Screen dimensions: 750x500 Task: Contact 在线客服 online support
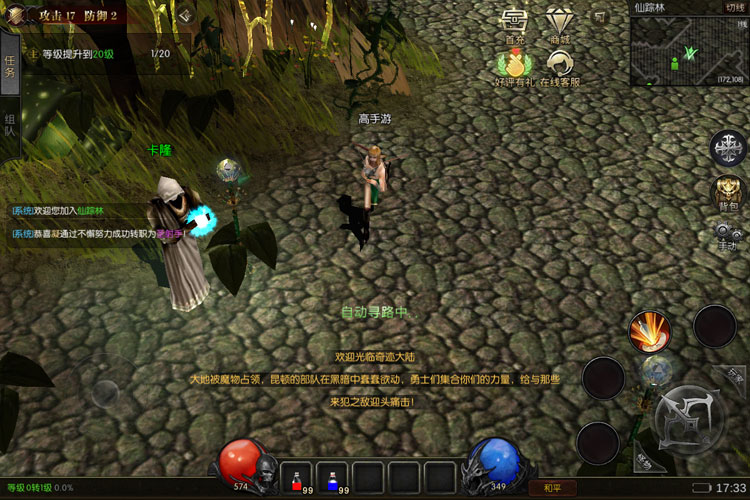[x=560, y=65]
